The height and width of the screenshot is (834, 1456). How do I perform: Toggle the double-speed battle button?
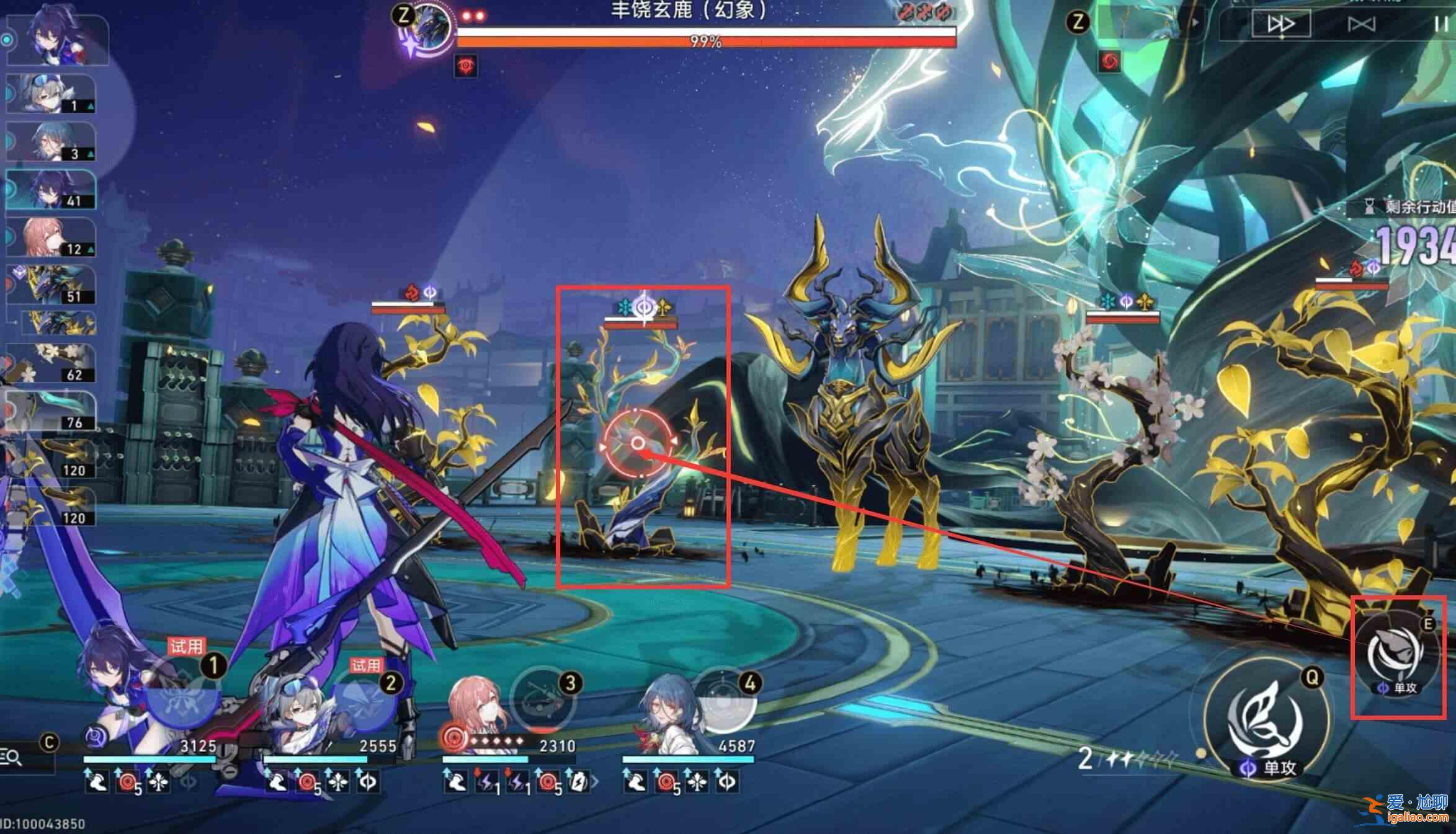(x=1281, y=24)
